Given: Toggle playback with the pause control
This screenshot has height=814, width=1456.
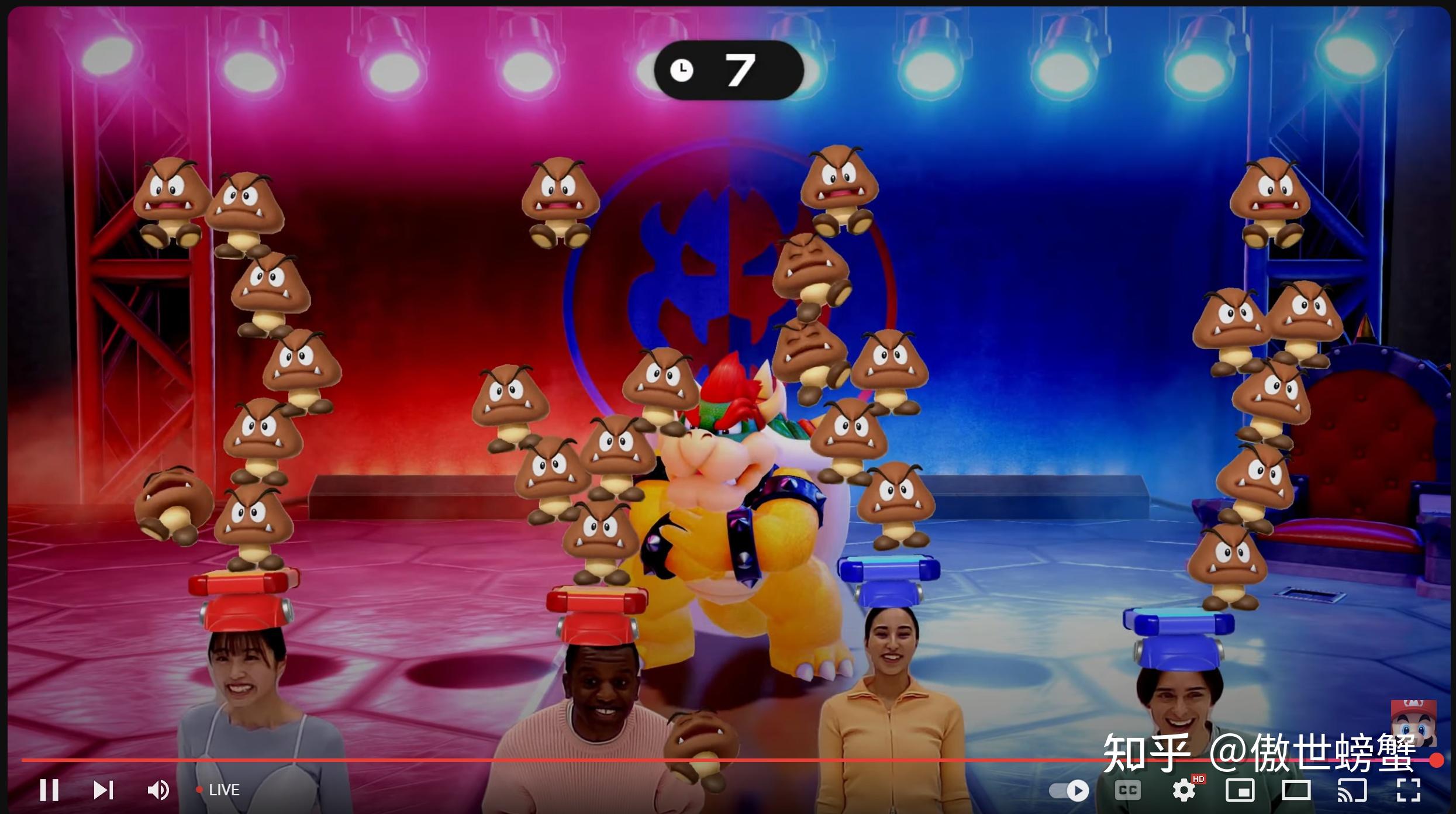Looking at the screenshot, I should click(50, 790).
